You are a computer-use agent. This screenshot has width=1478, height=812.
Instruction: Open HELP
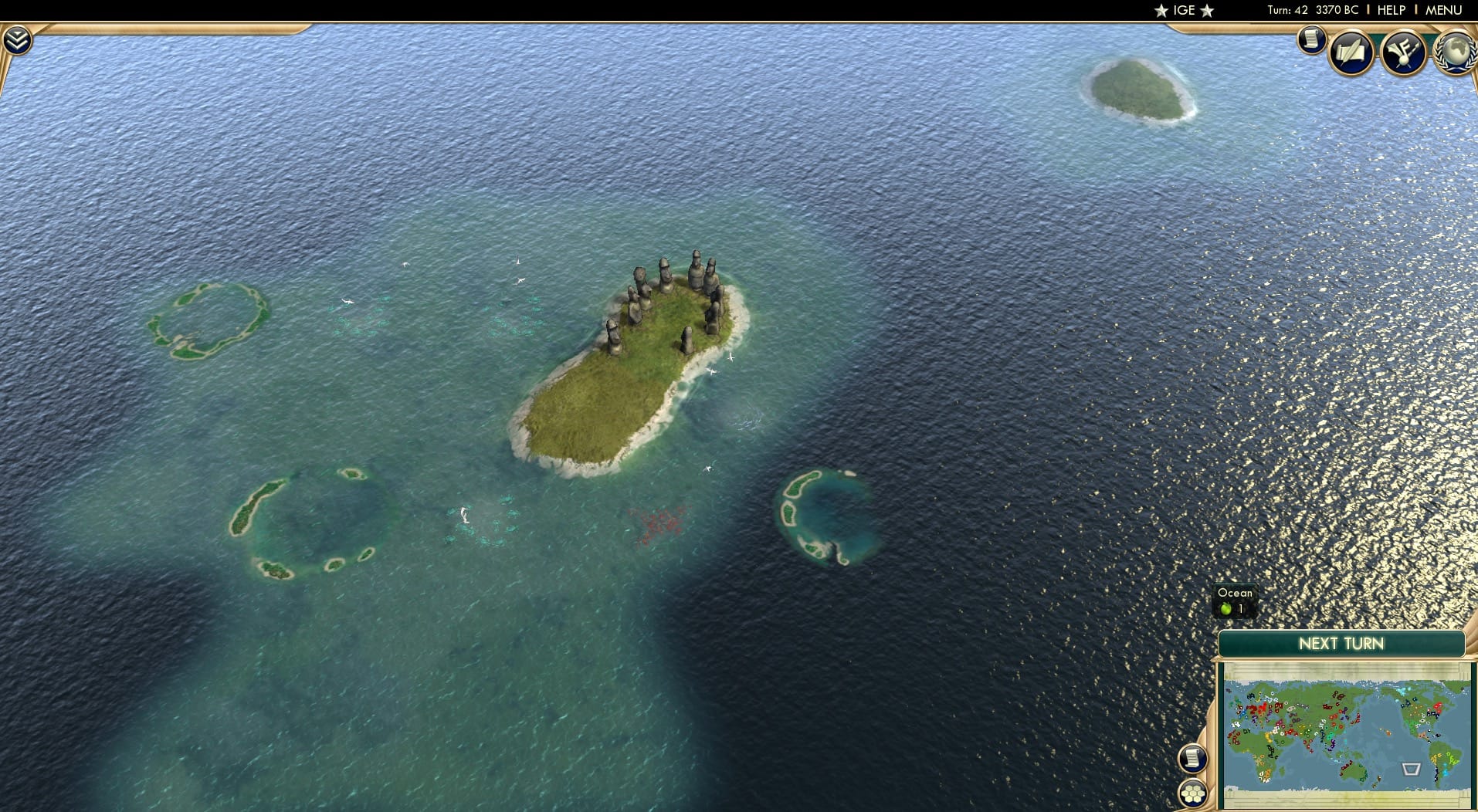1392,10
